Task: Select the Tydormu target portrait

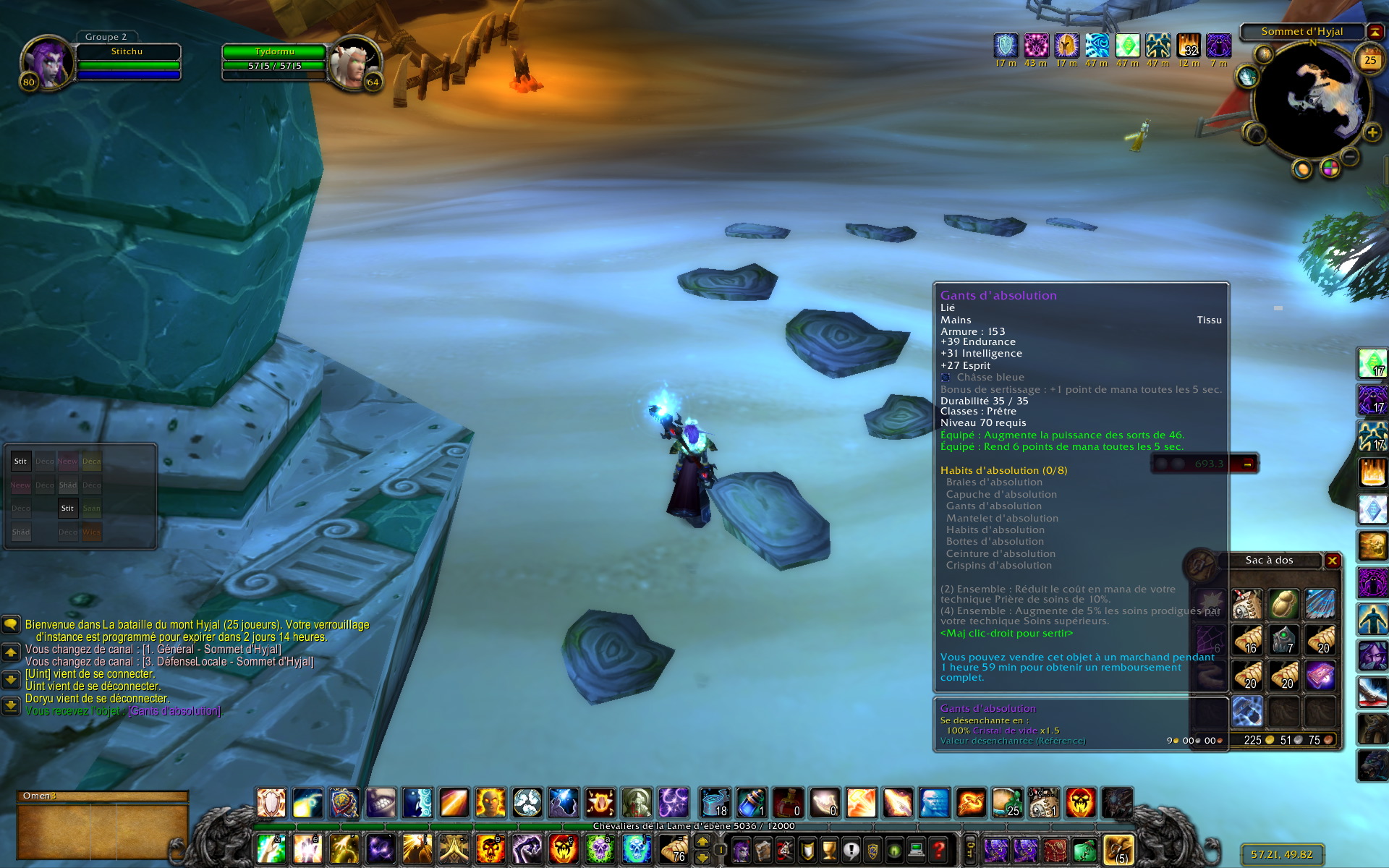Action: (354, 63)
